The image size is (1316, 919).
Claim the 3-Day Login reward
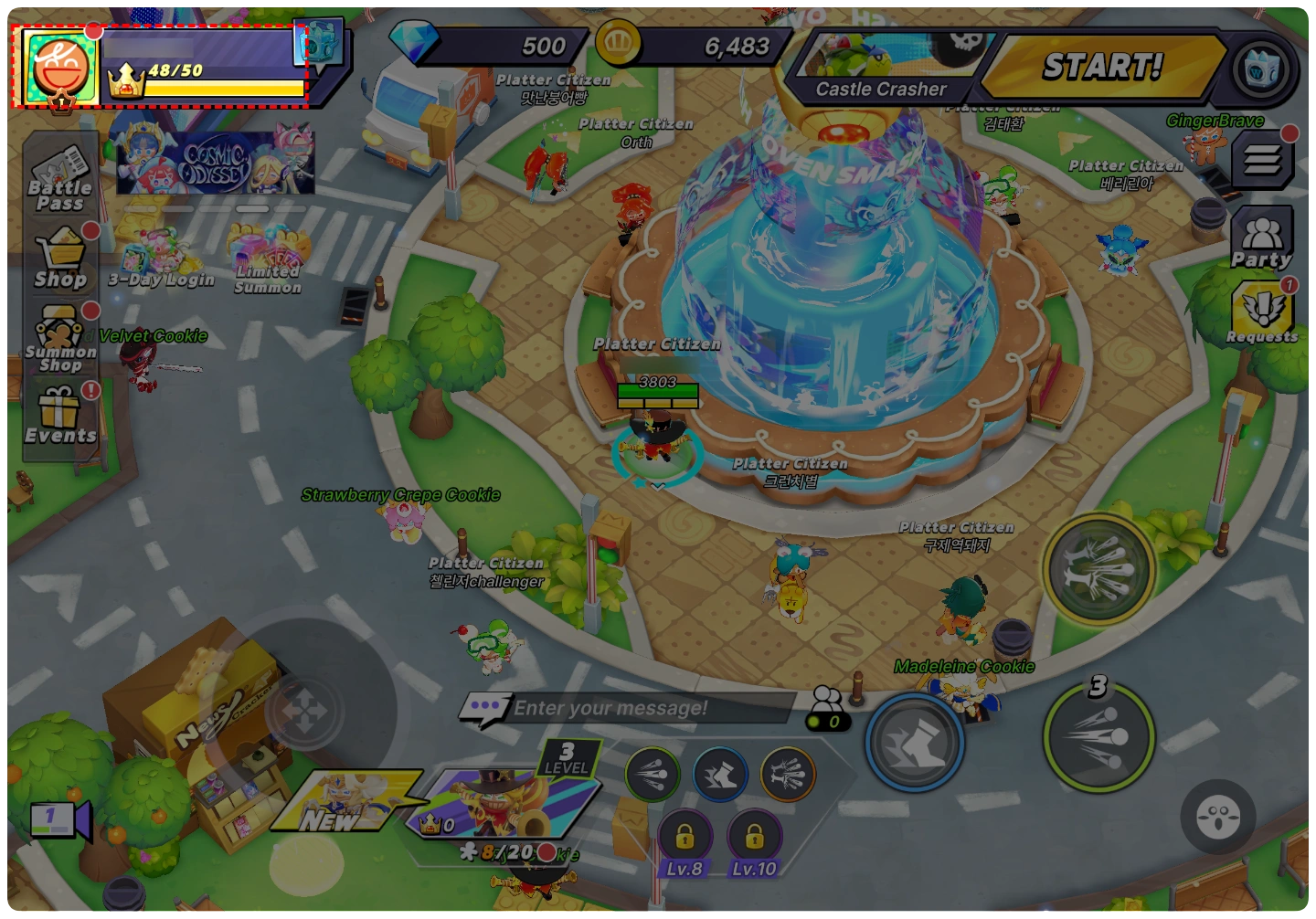pos(159,259)
